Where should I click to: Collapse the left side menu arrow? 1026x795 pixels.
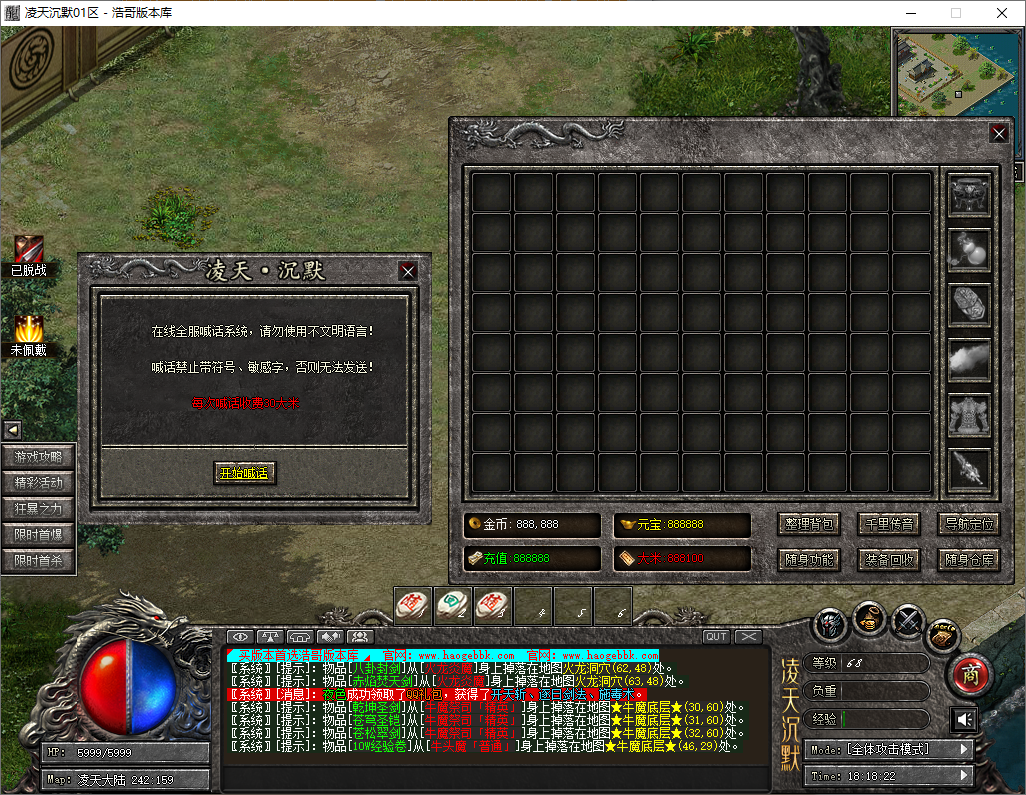click(x=13, y=430)
